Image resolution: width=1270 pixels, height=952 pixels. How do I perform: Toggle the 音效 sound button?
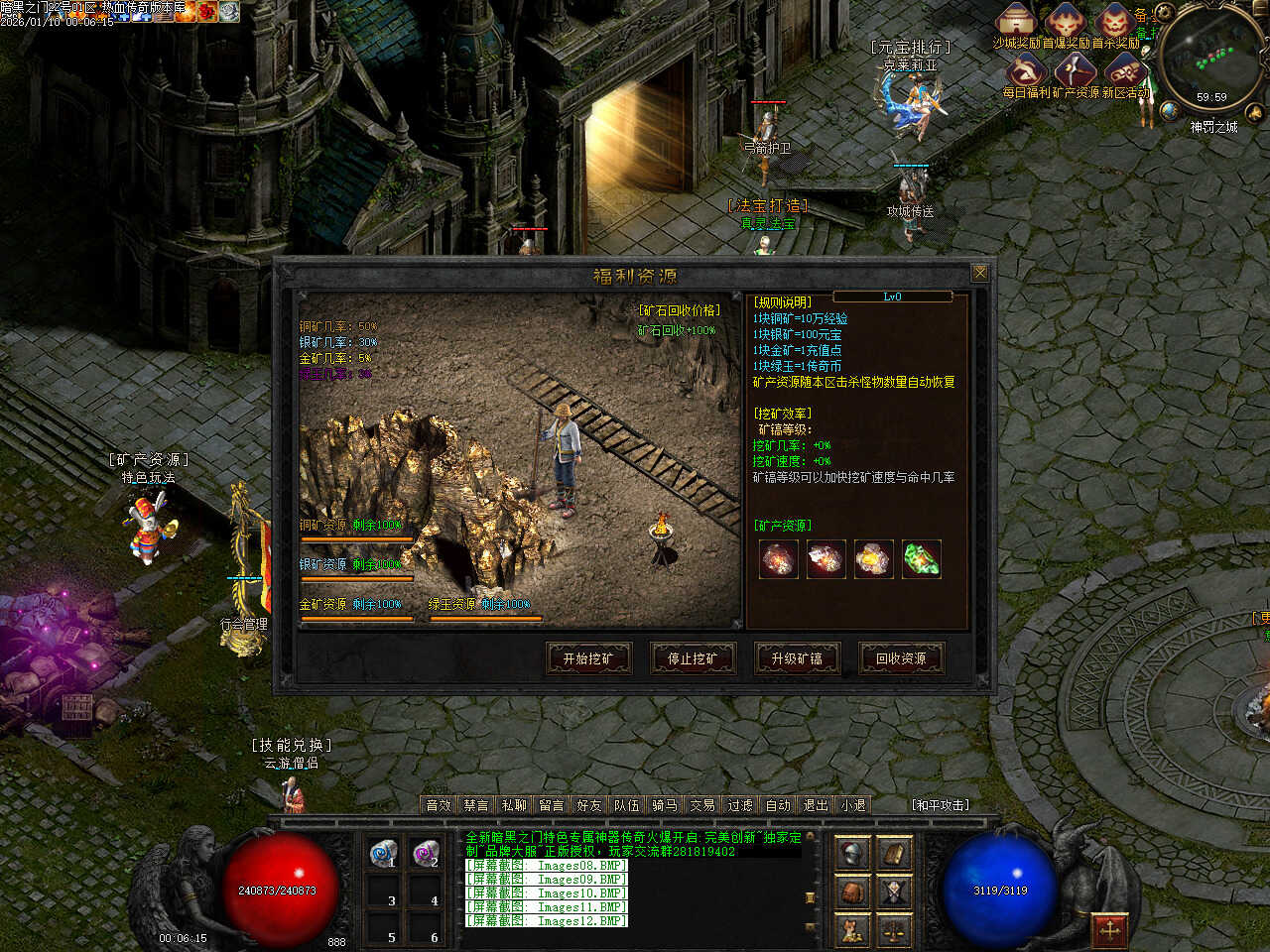click(439, 805)
